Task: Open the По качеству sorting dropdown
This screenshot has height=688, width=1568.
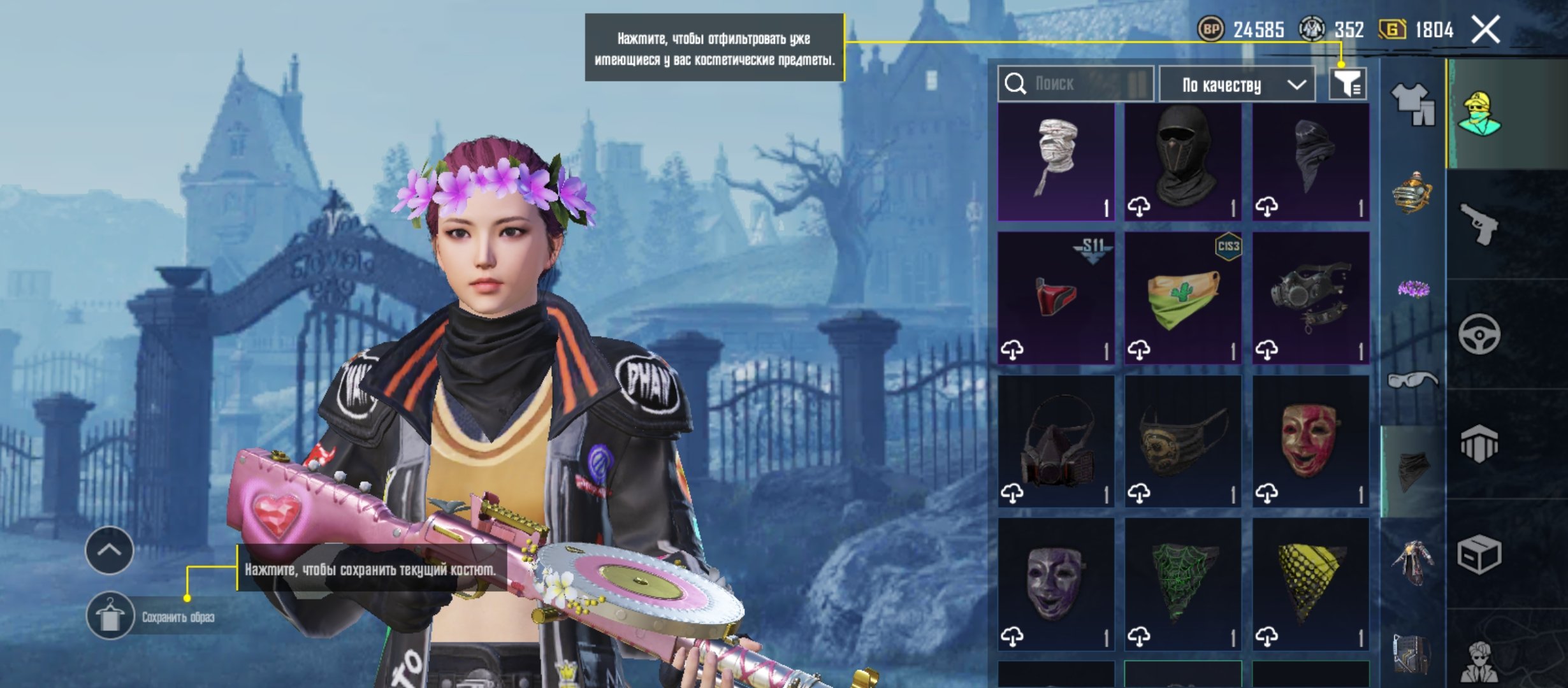Action: pos(1237,85)
